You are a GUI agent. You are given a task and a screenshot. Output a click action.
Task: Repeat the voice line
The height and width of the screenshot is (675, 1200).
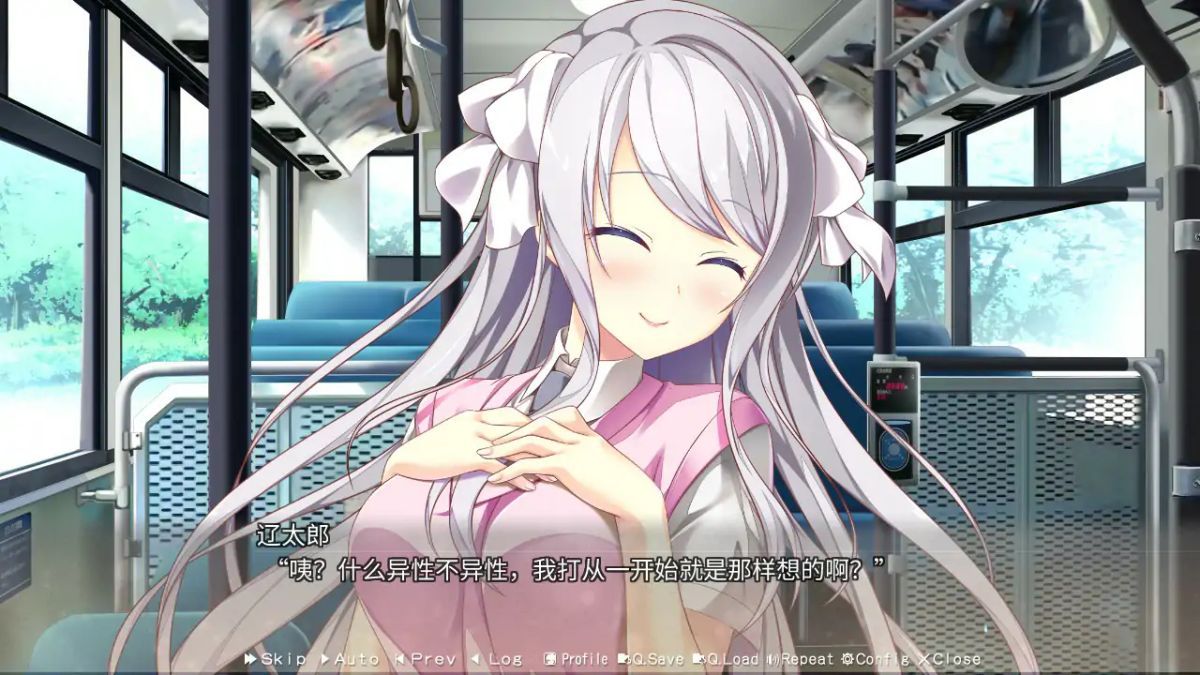coord(800,659)
